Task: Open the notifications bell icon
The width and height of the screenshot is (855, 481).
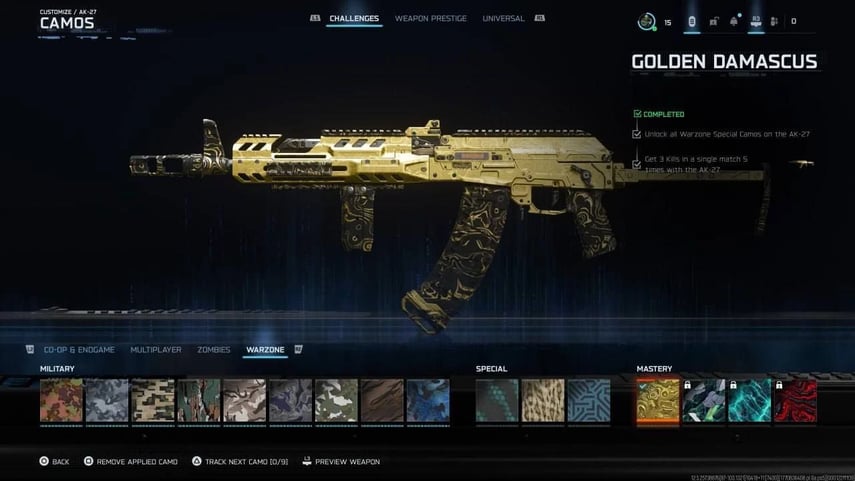Action: click(735, 21)
